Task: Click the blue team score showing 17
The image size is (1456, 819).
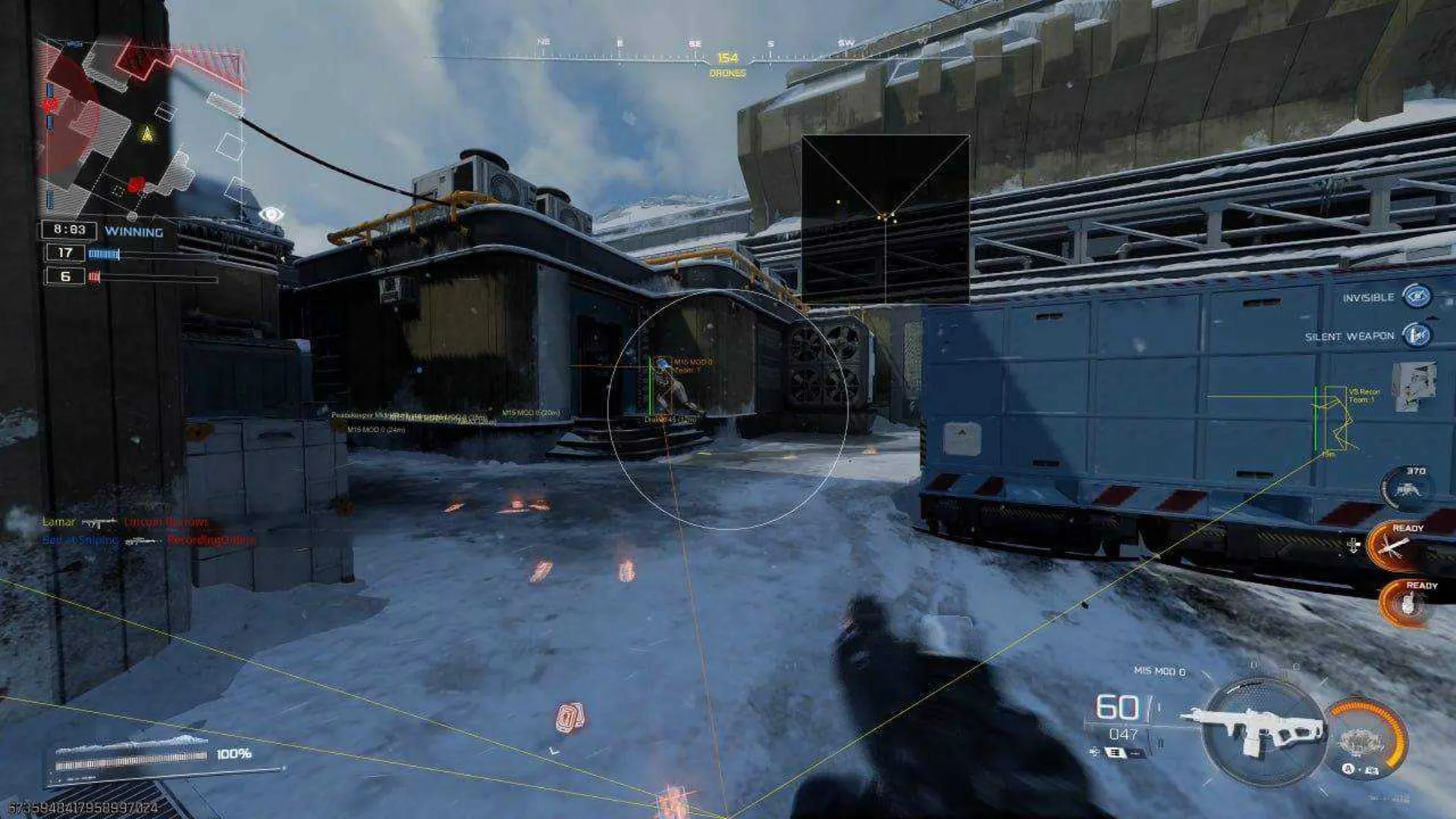Action: [x=65, y=253]
